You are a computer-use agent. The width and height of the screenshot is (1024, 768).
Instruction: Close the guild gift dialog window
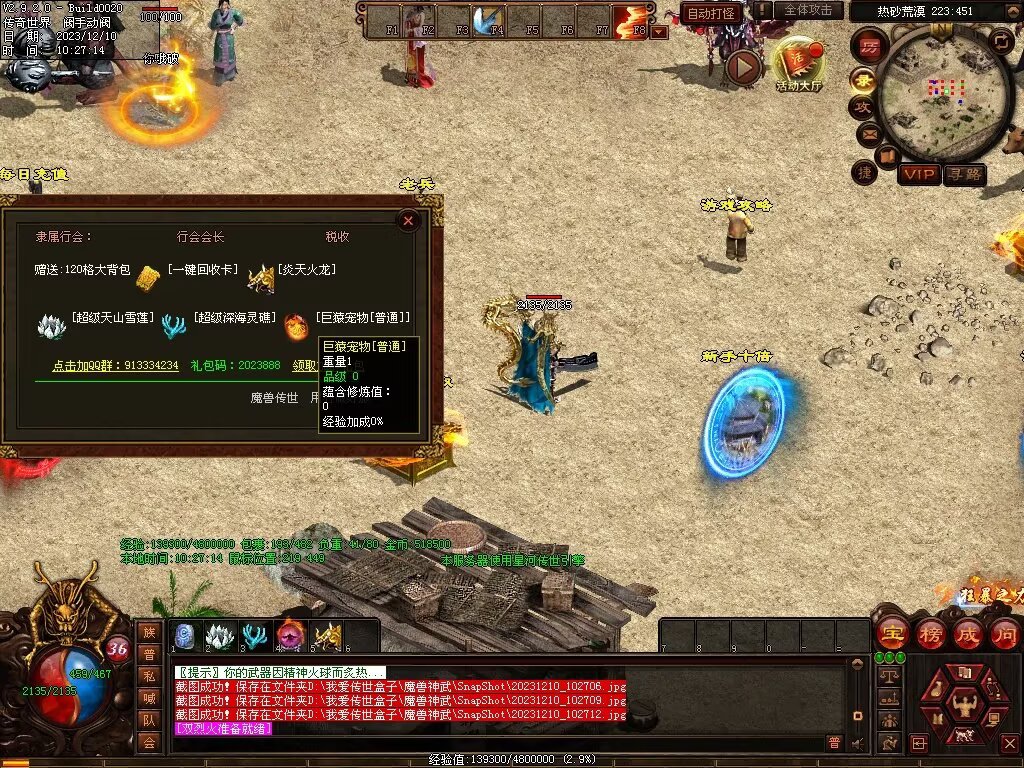pyautogui.click(x=408, y=222)
